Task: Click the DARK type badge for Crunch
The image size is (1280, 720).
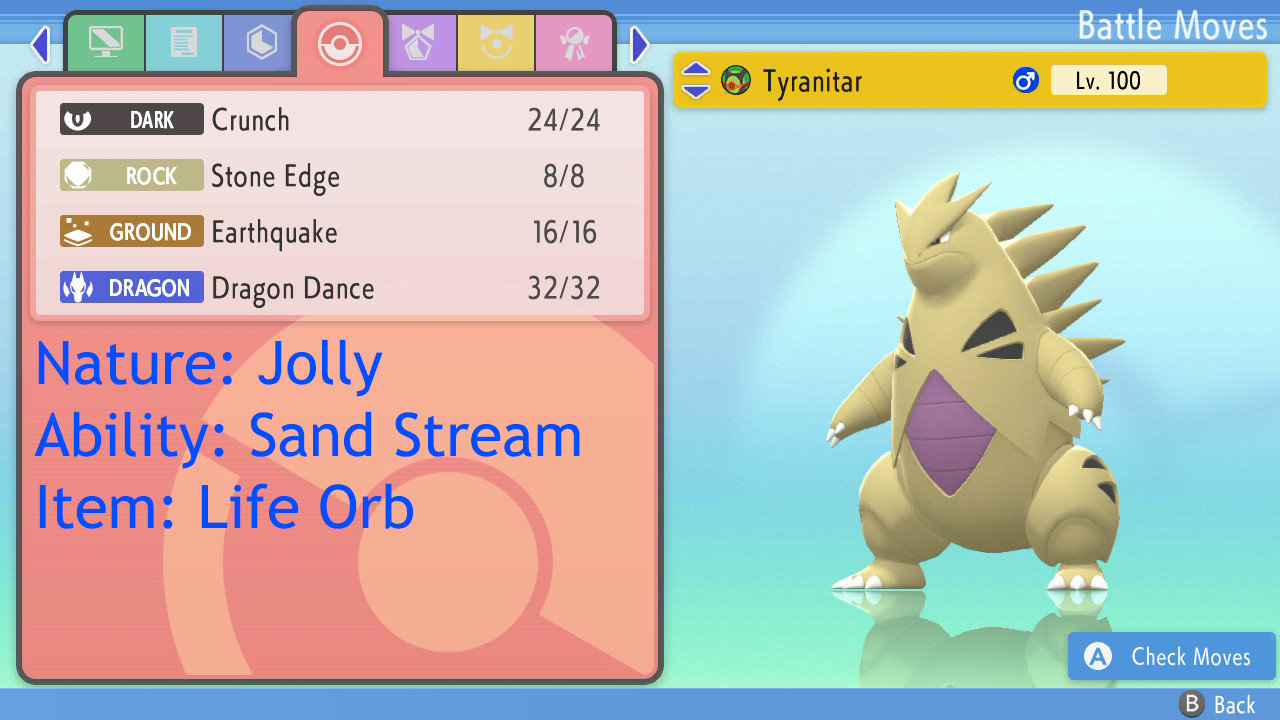Action: 131,119
